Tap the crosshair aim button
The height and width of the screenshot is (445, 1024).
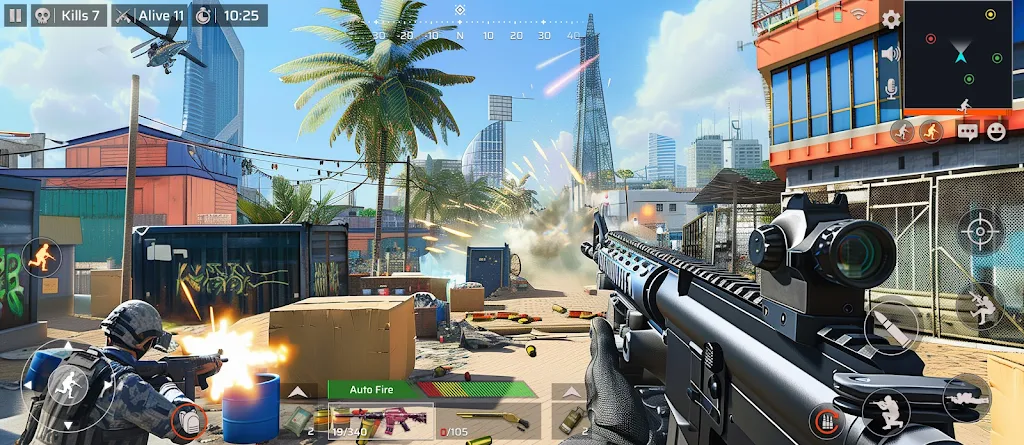coord(977,232)
